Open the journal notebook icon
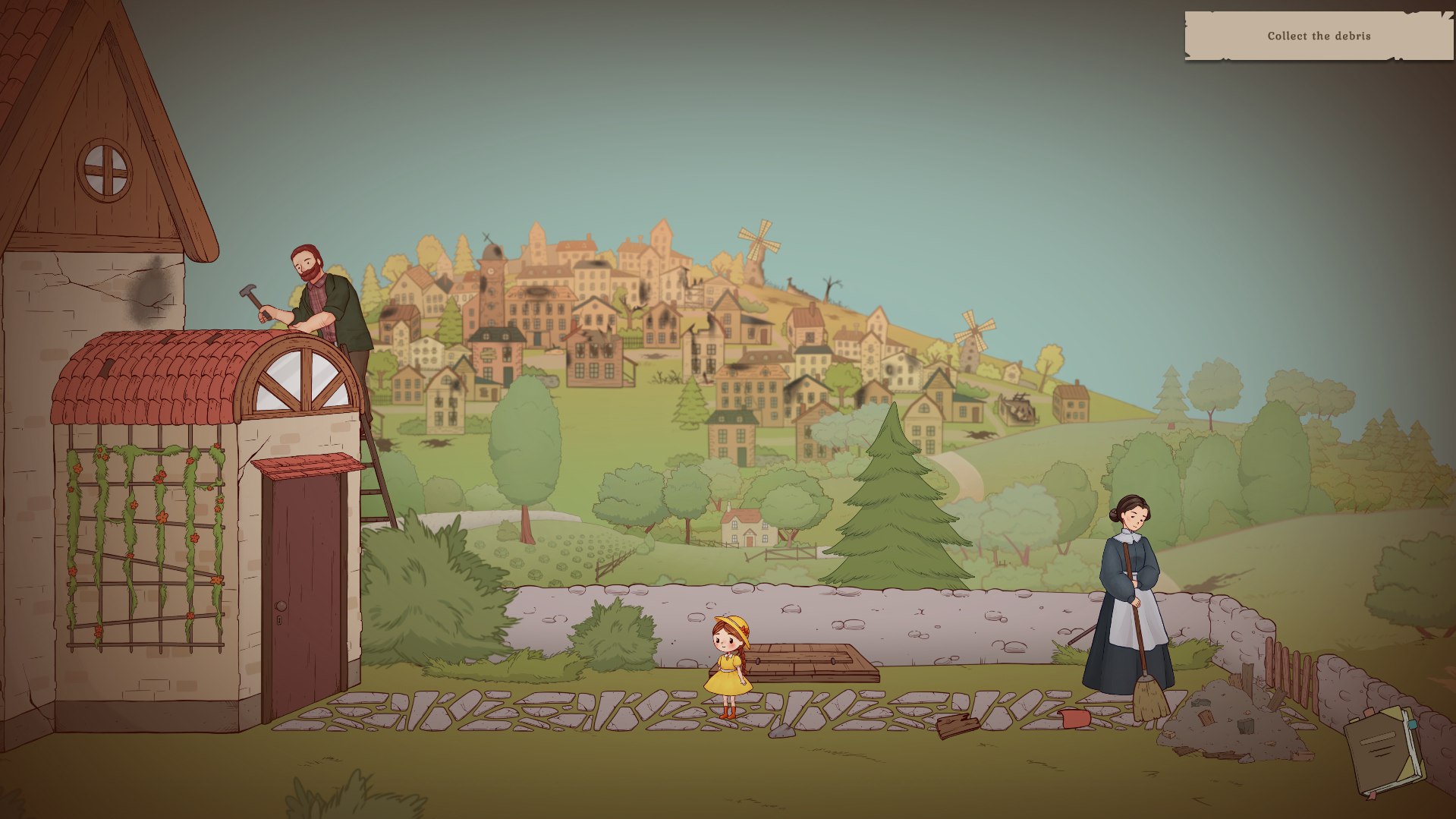This screenshot has height=819, width=1456. click(1384, 751)
